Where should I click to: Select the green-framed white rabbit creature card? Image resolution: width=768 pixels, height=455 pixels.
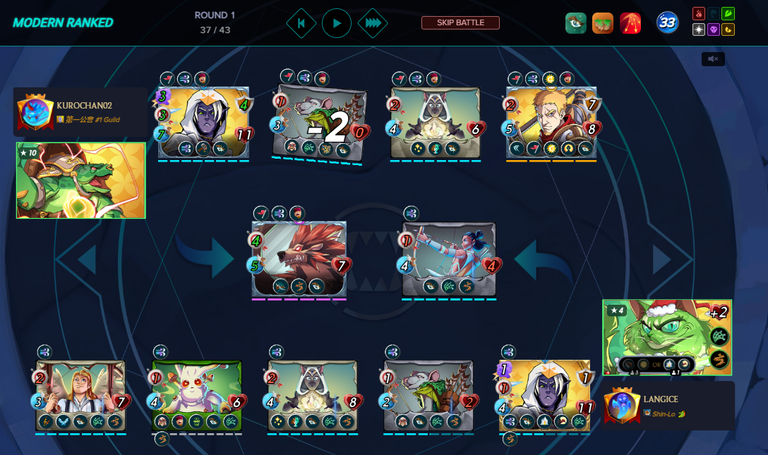coord(197,395)
